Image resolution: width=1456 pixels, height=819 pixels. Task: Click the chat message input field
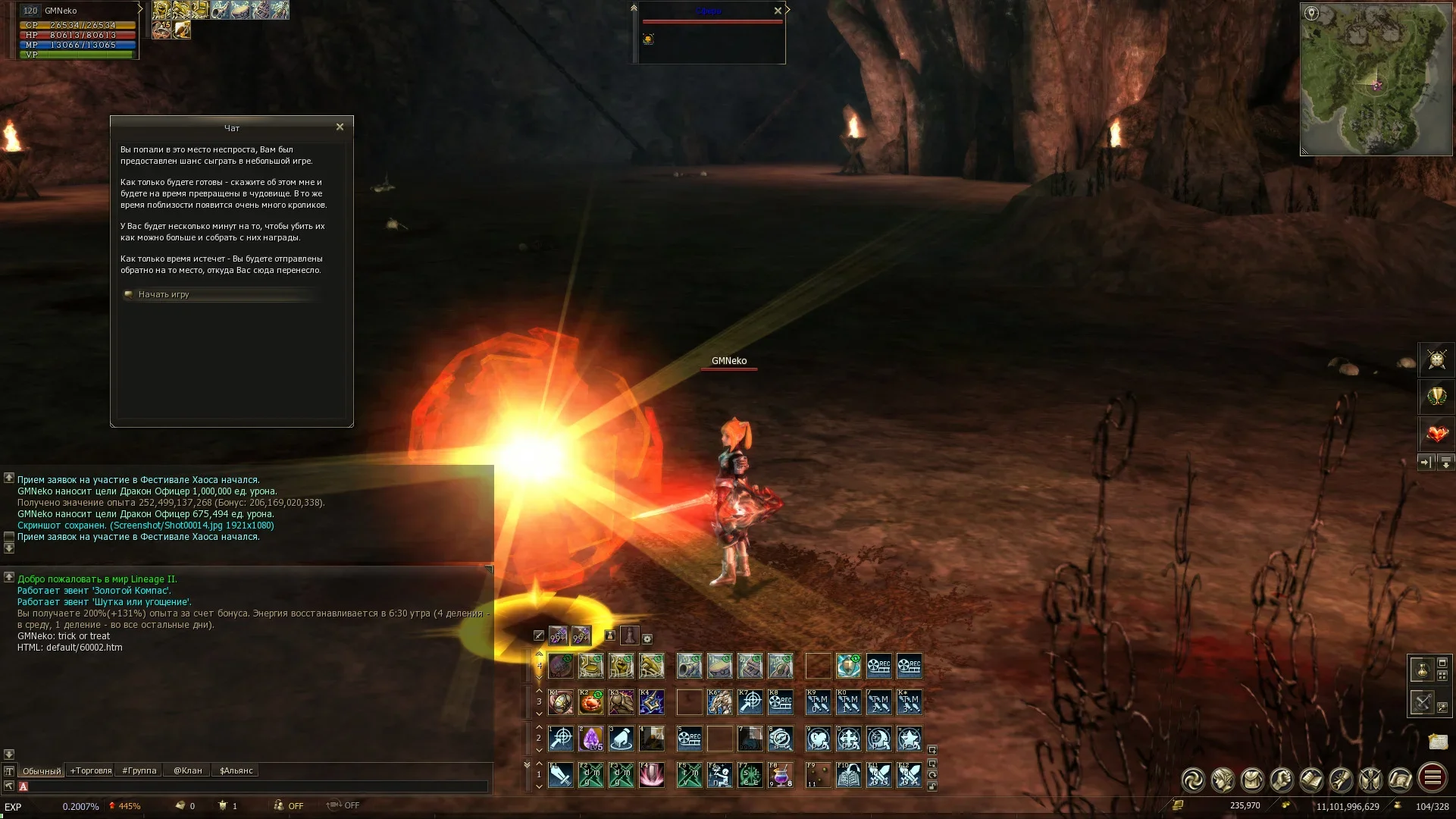point(258,786)
